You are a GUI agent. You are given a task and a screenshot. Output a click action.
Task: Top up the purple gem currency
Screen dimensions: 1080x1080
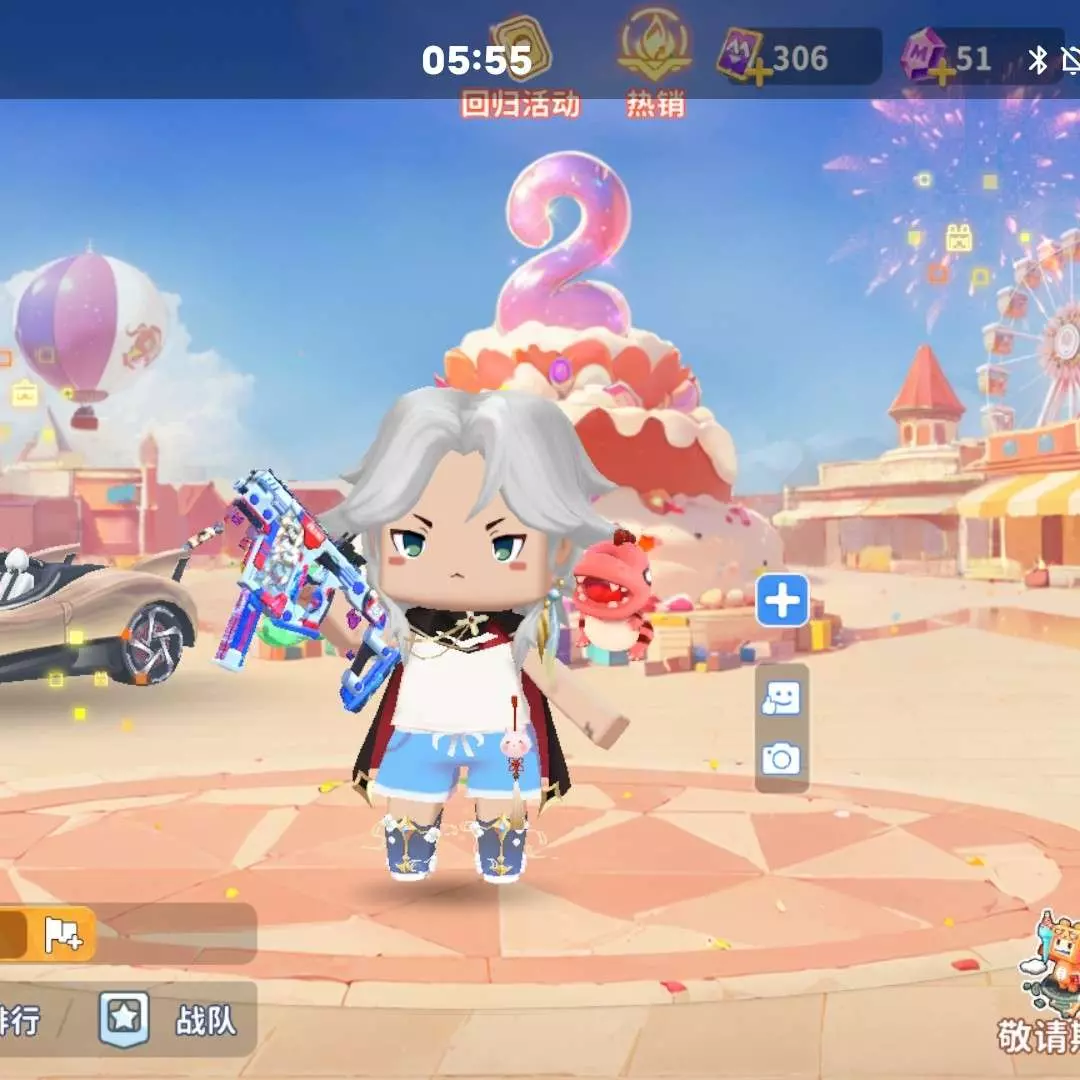point(941,70)
